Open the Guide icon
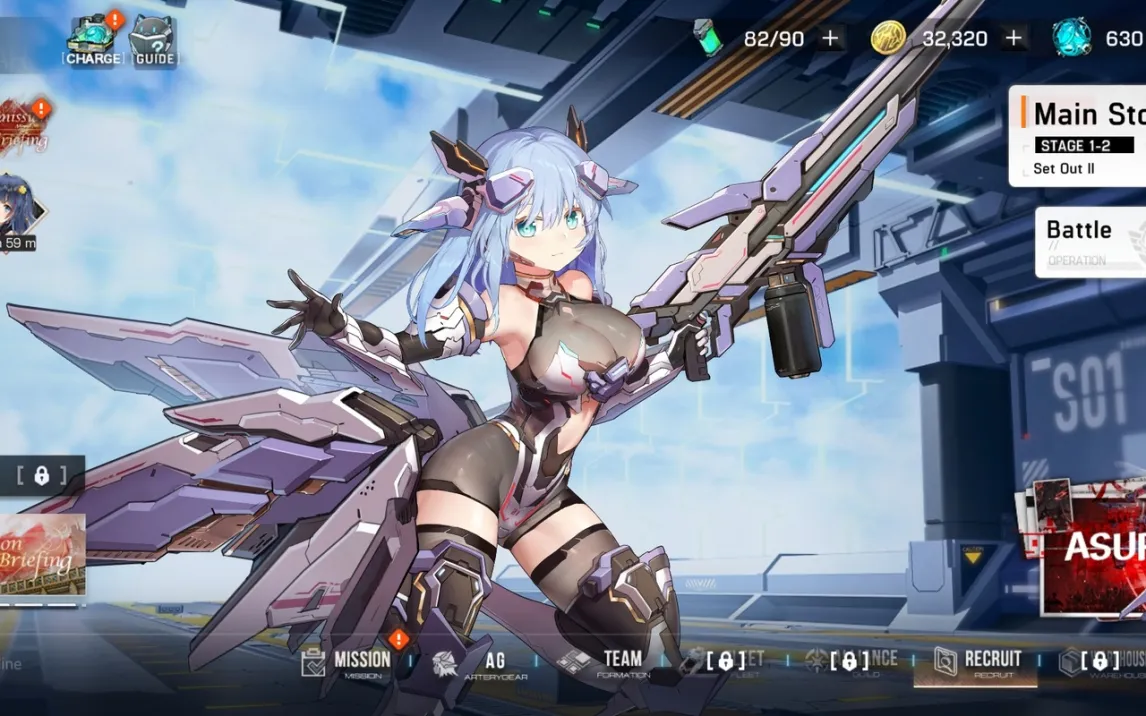The width and height of the screenshot is (1146, 716). tap(154, 41)
